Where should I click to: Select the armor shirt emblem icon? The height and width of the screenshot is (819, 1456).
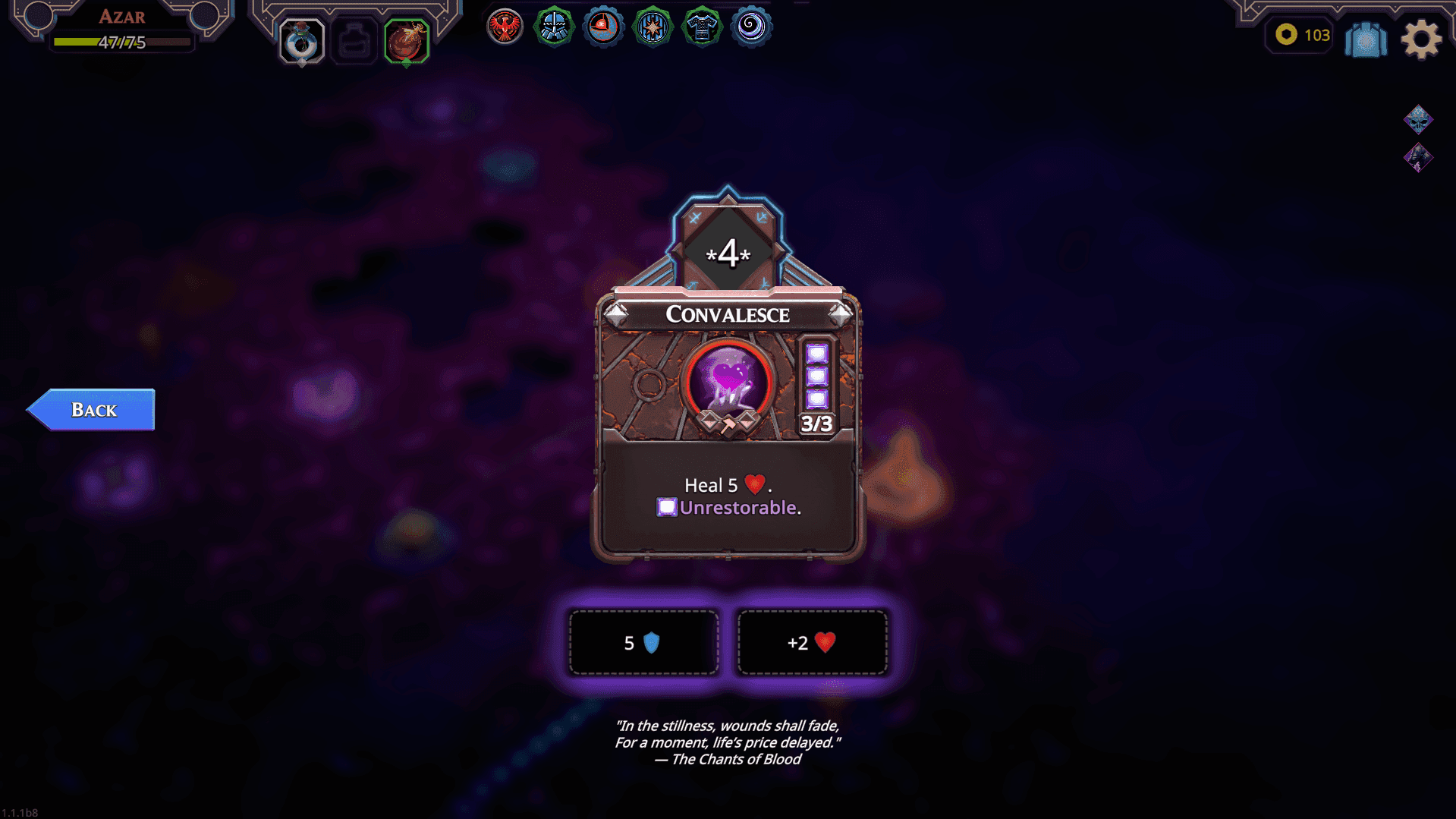(701, 26)
